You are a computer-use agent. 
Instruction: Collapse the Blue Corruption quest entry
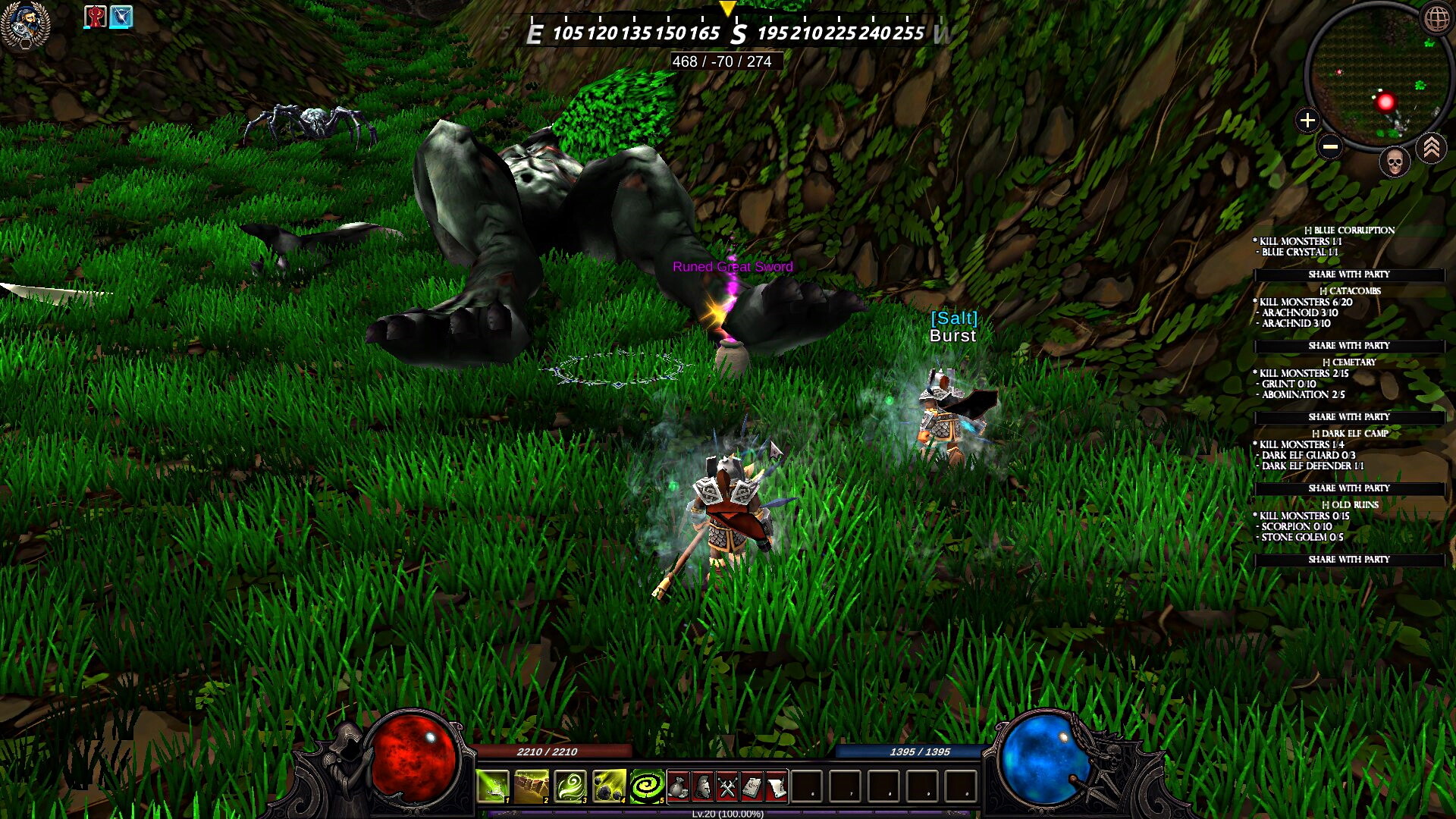[x=1309, y=229]
